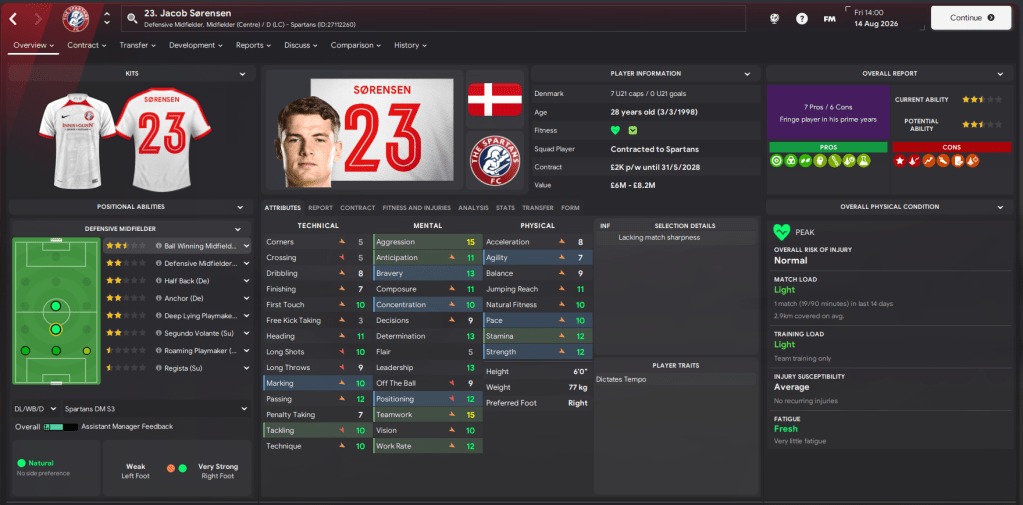The width and height of the screenshot is (1023, 505).
Task: Open the help question mark icon
Action: (x=802, y=18)
